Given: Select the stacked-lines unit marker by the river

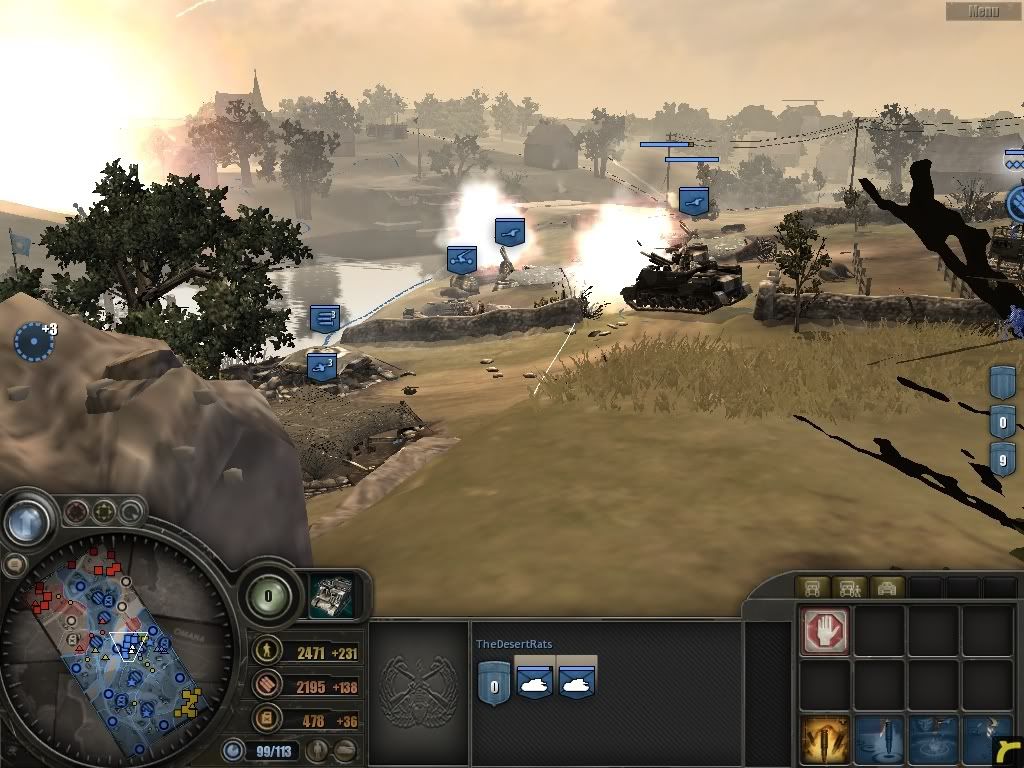Looking at the screenshot, I should click(325, 319).
